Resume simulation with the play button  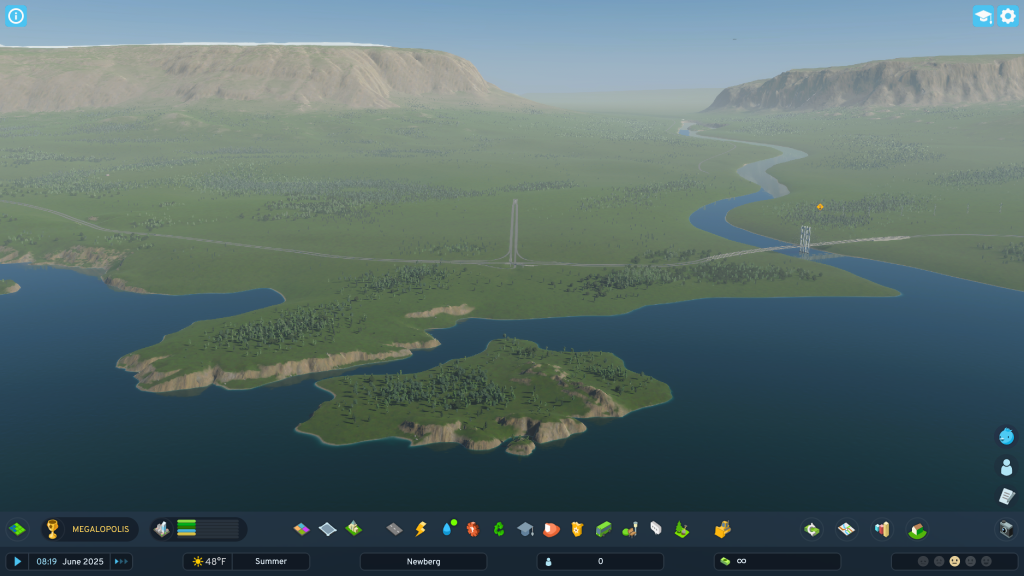[x=17, y=562]
